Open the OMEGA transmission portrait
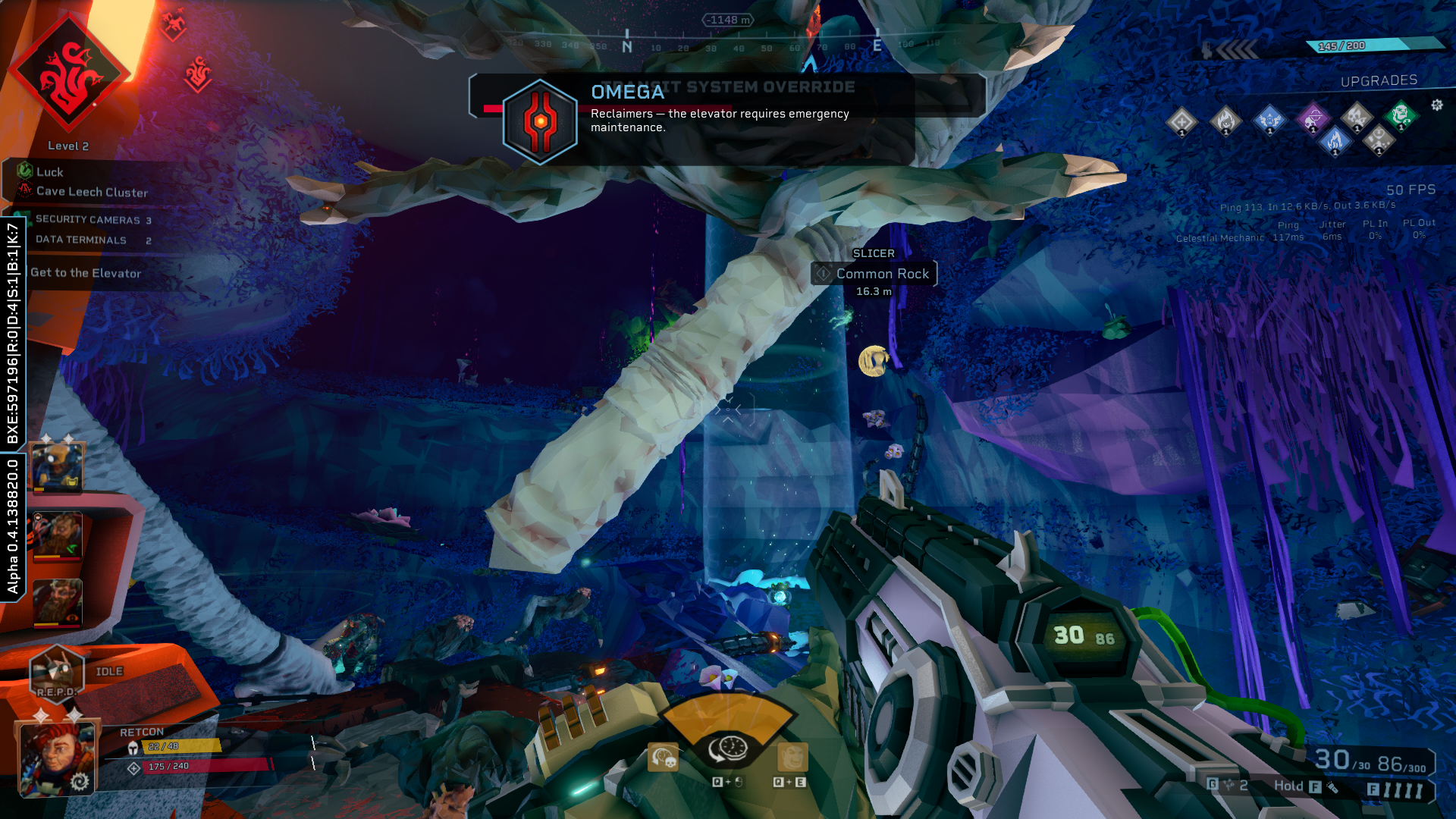Image resolution: width=1456 pixels, height=819 pixels. click(540, 121)
